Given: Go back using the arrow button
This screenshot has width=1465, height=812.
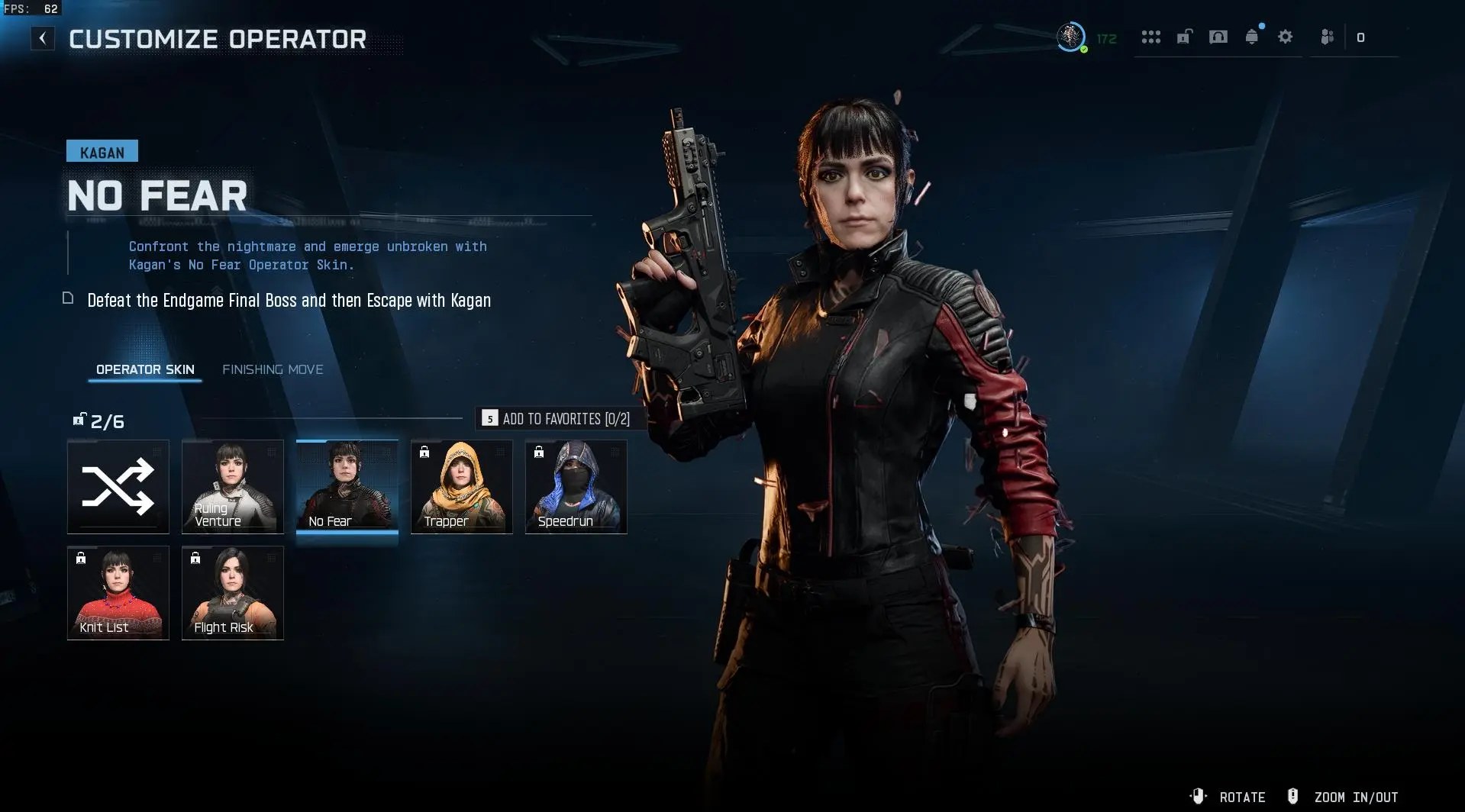Looking at the screenshot, I should [x=43, y=38].
